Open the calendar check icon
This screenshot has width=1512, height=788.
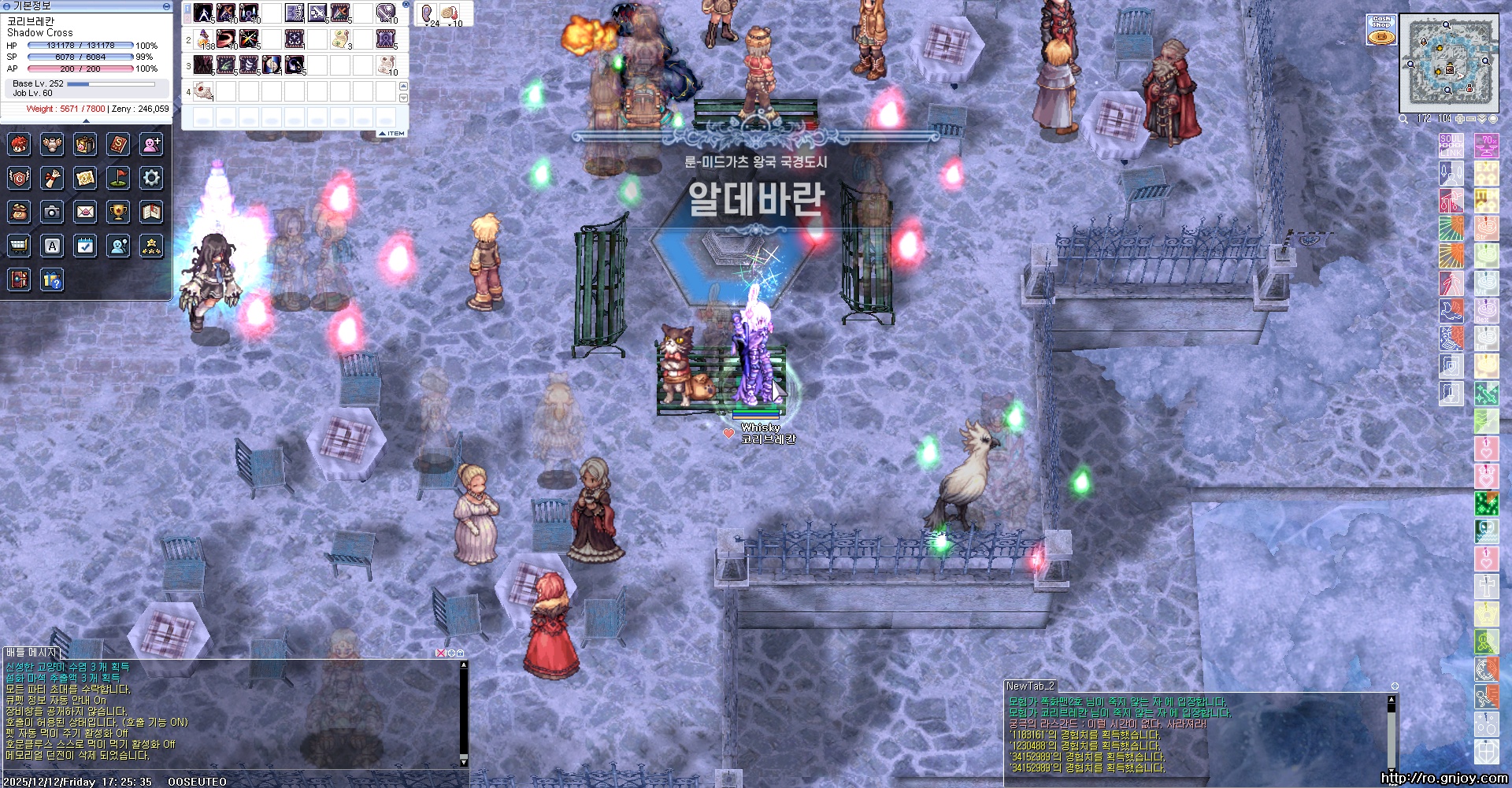tap(85, 246)
